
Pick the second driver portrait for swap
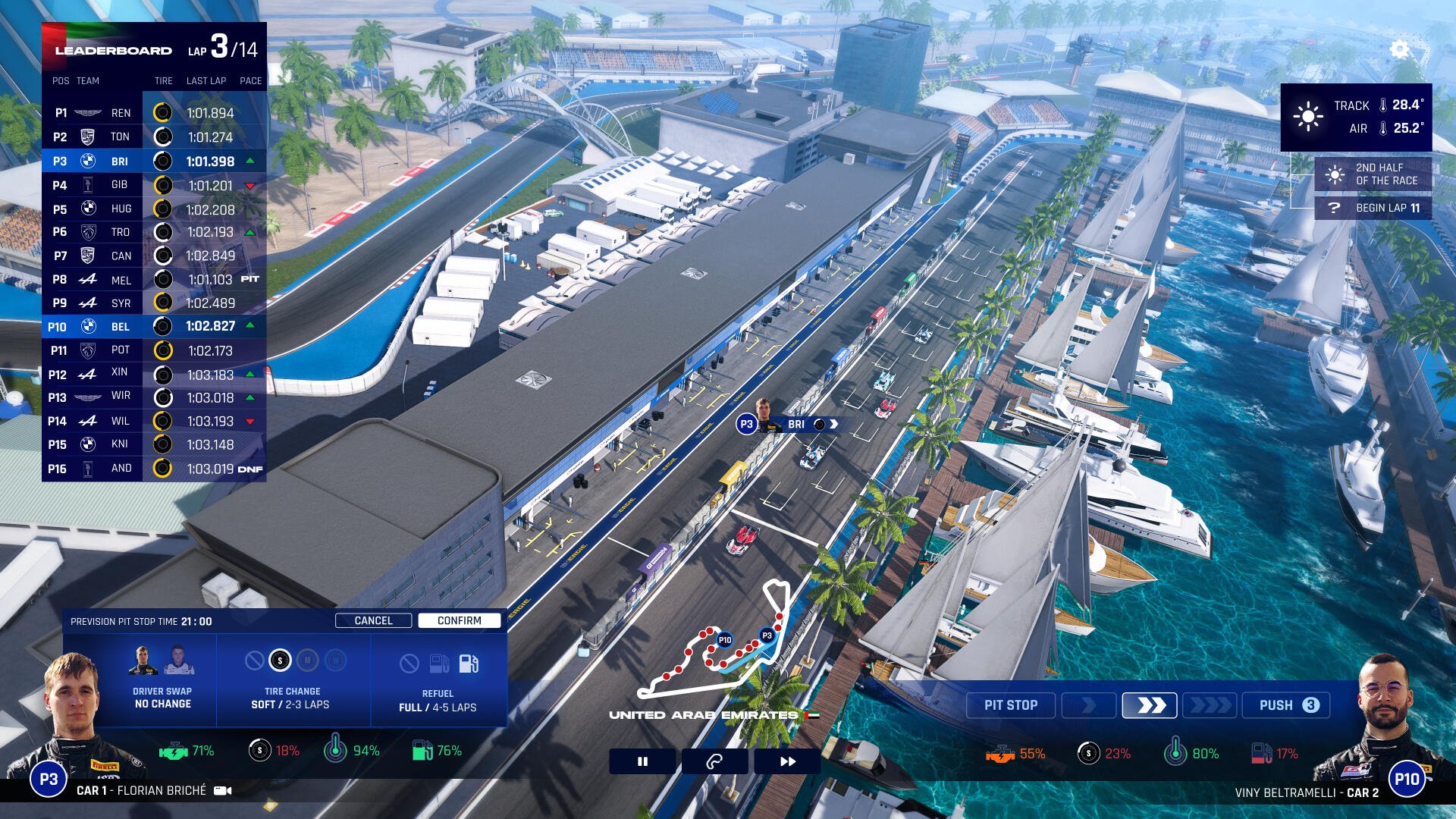pyautogui.click(x=178, y=660)
